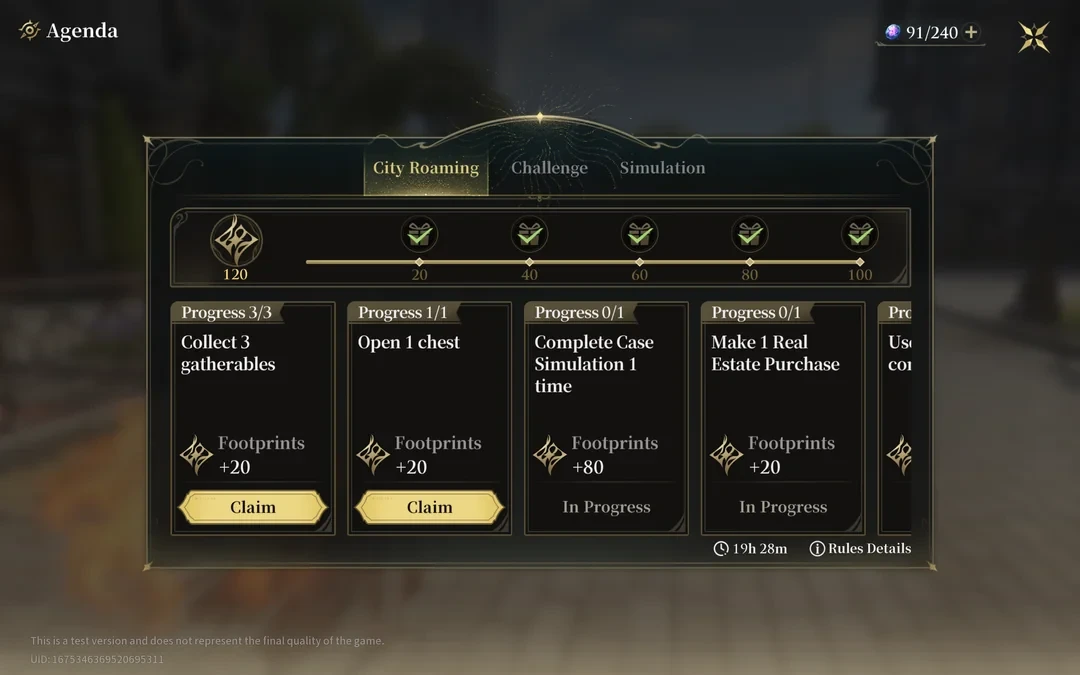Image resolution: width=1080 pixels, height=675 pixels.
Task: Open Rules Details info
Action: click(860, 548)
